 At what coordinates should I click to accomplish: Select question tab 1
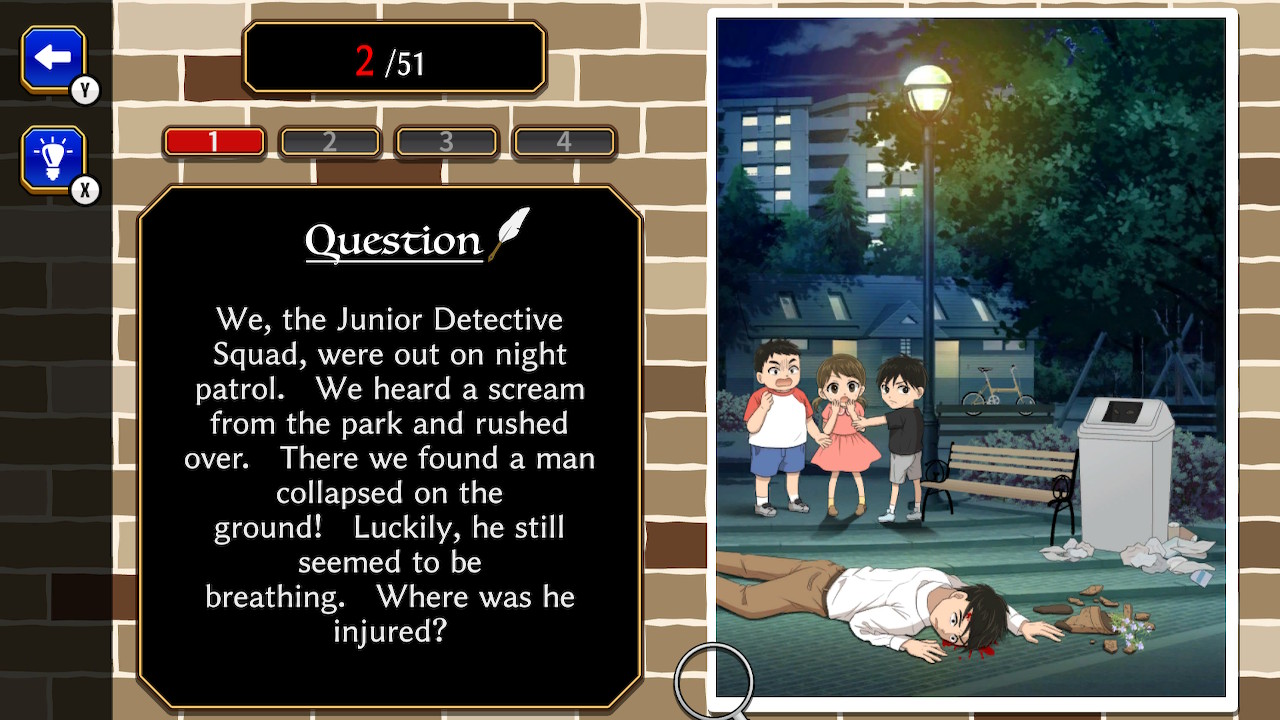214,141
